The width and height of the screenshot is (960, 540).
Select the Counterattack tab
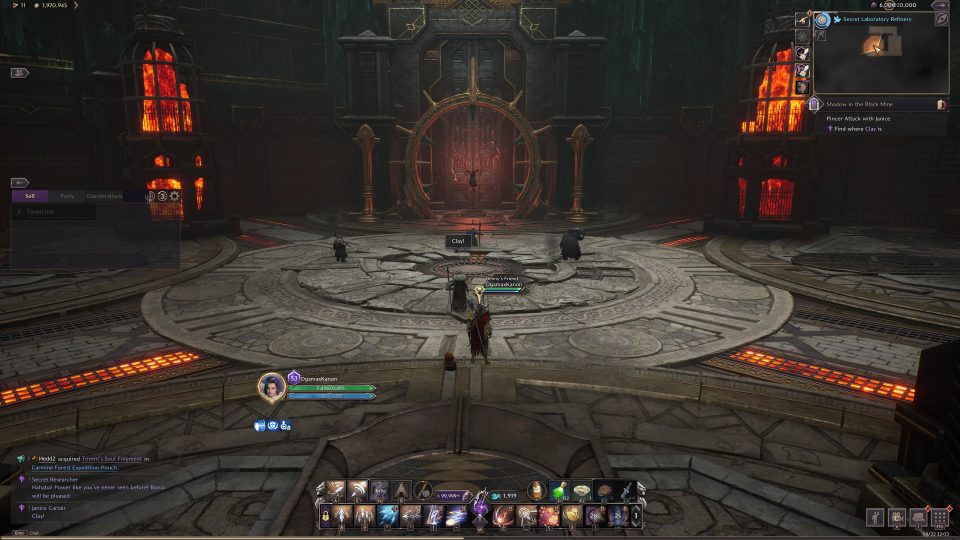[105, 196]
